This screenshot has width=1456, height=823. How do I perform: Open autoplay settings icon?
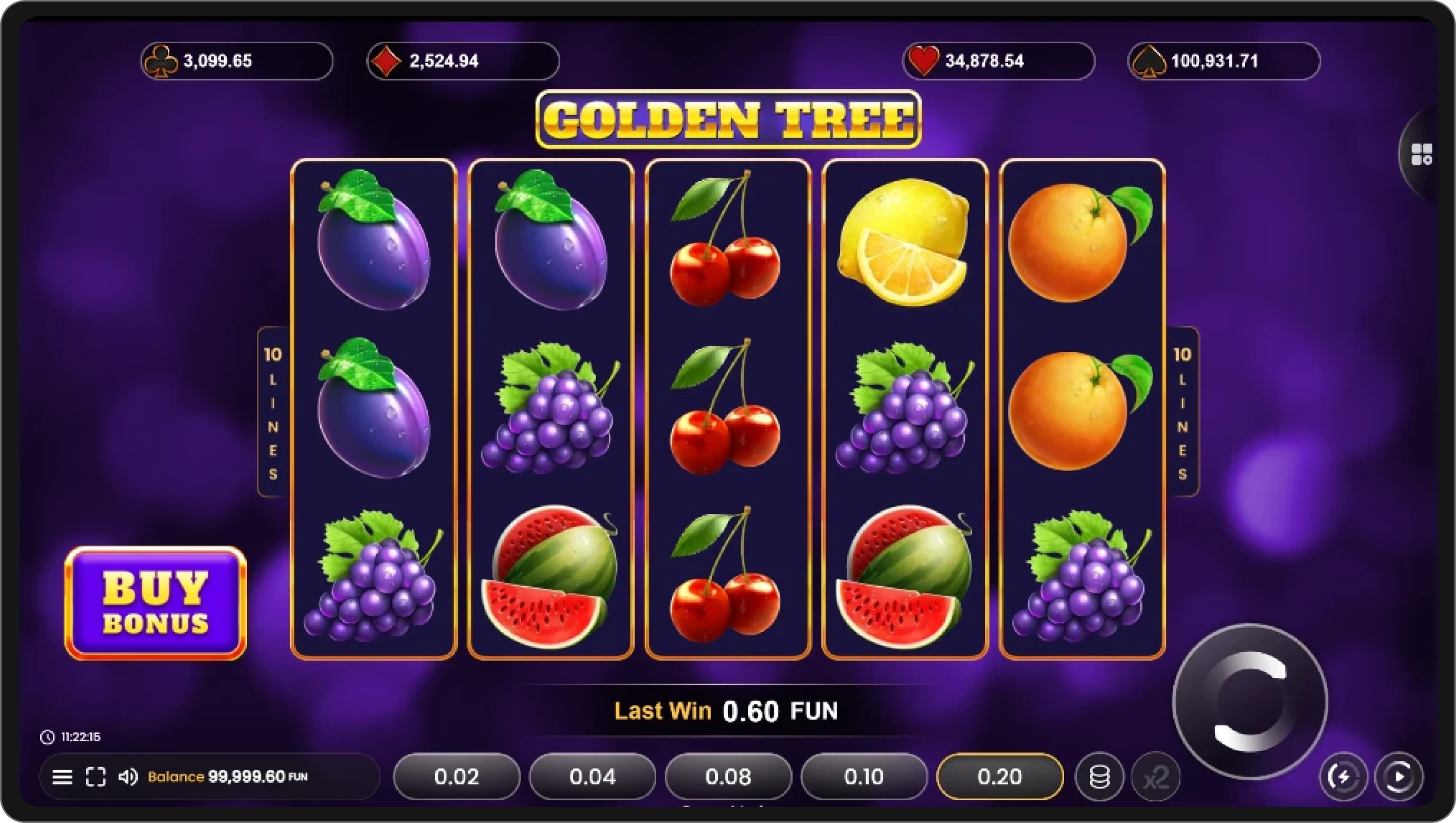click(1400, 776)
